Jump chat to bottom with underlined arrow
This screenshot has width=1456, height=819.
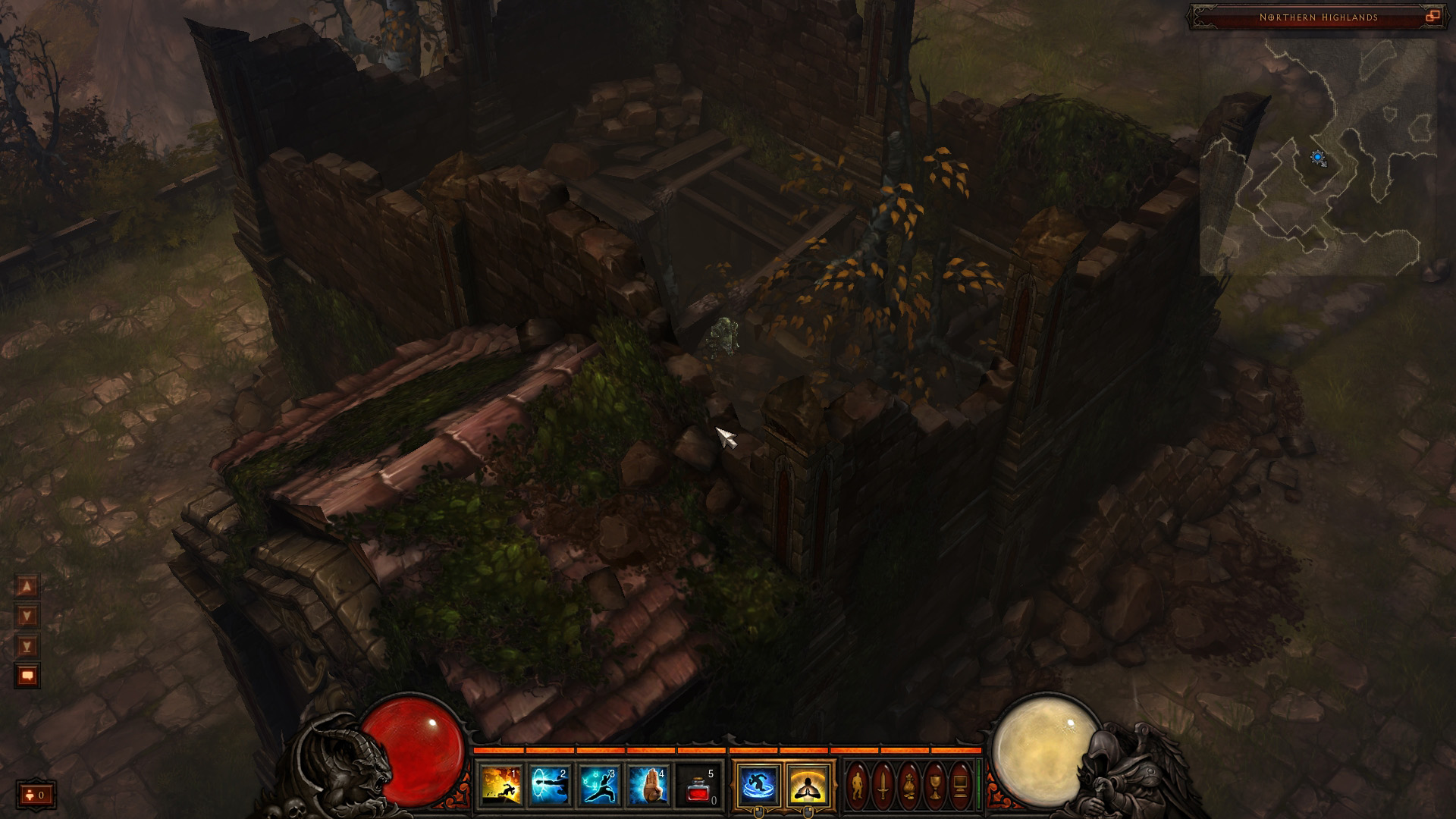(x=27, y=646)
